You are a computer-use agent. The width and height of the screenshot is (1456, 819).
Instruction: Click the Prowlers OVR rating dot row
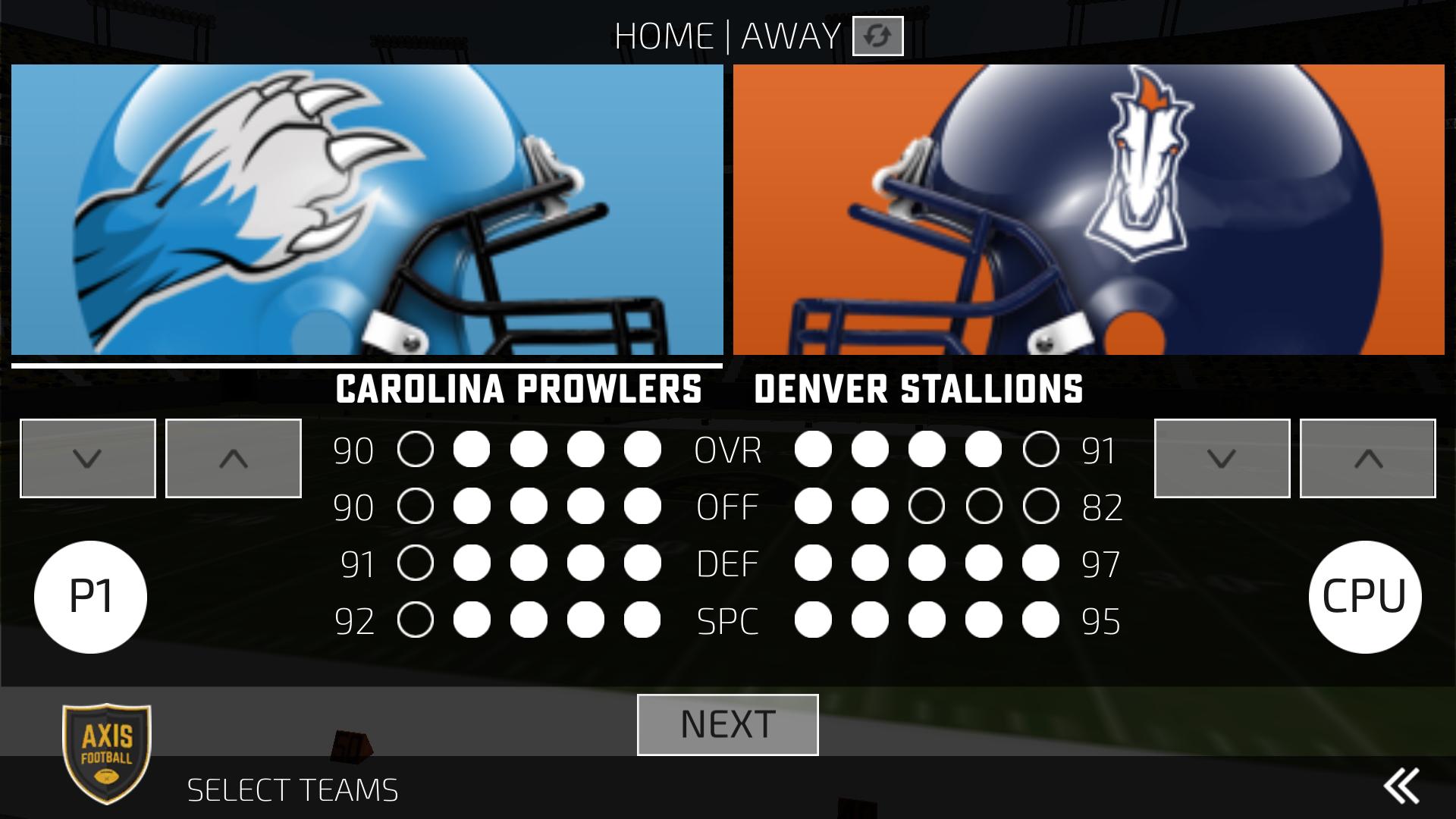pos(531,447)
